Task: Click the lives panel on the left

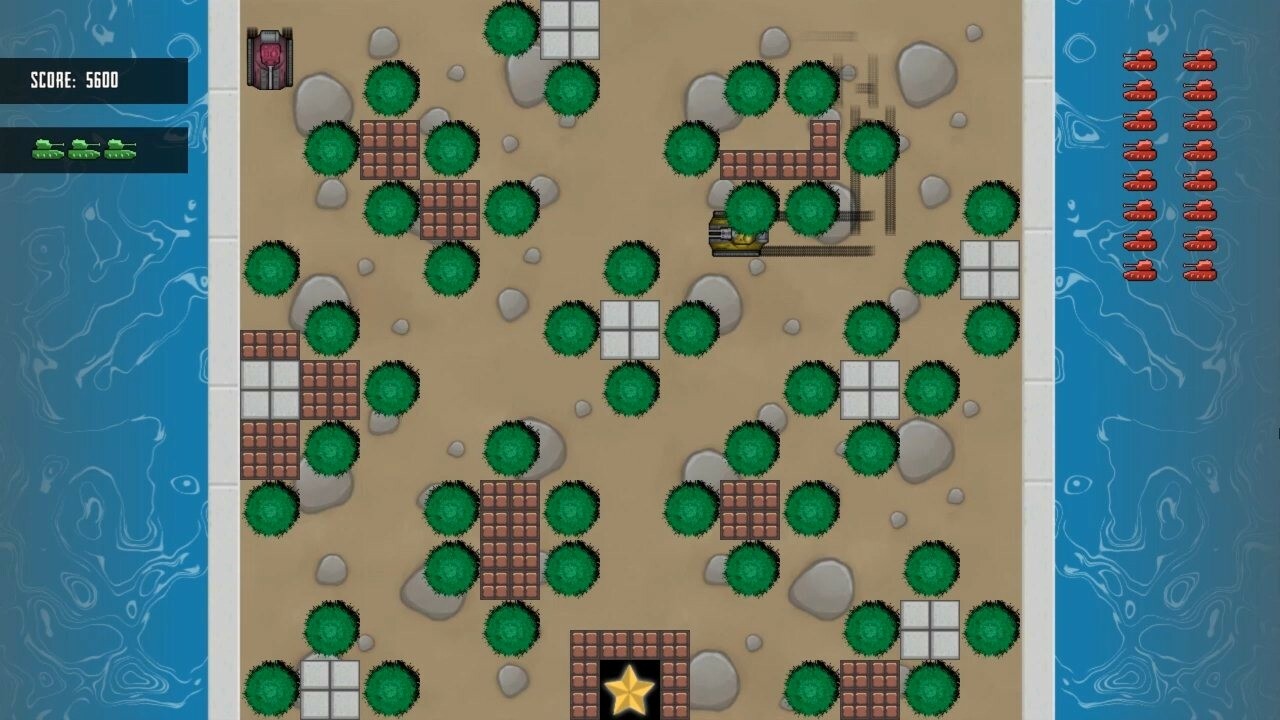Action: [95, 150]
